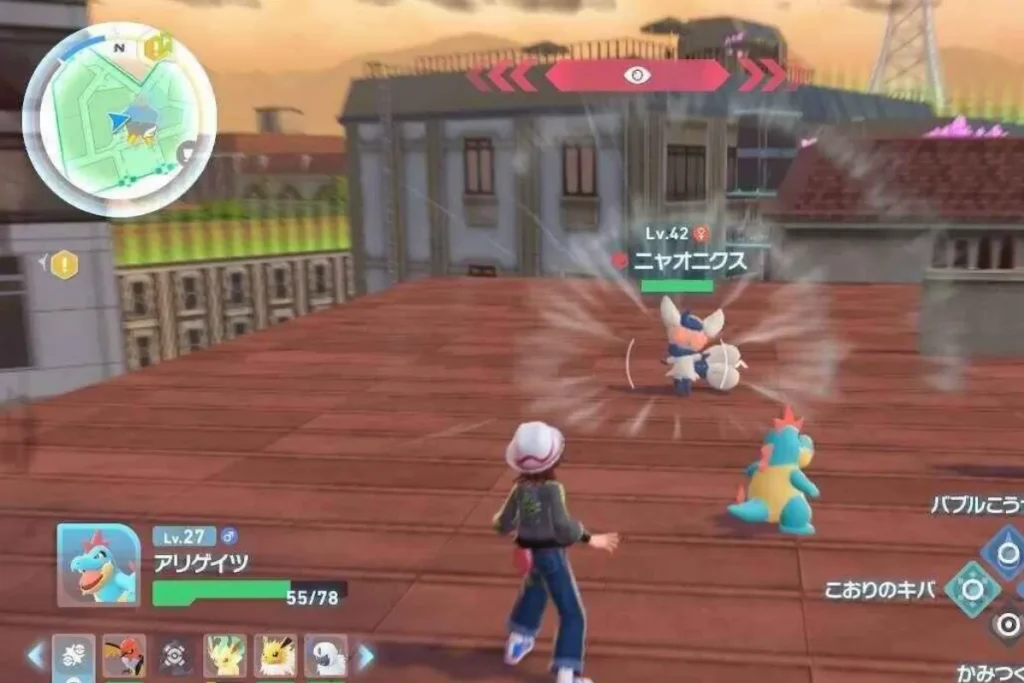Click the right arrow of the party bar
Viewport: 1024px width, 683px height.
[x=365, y=656]
